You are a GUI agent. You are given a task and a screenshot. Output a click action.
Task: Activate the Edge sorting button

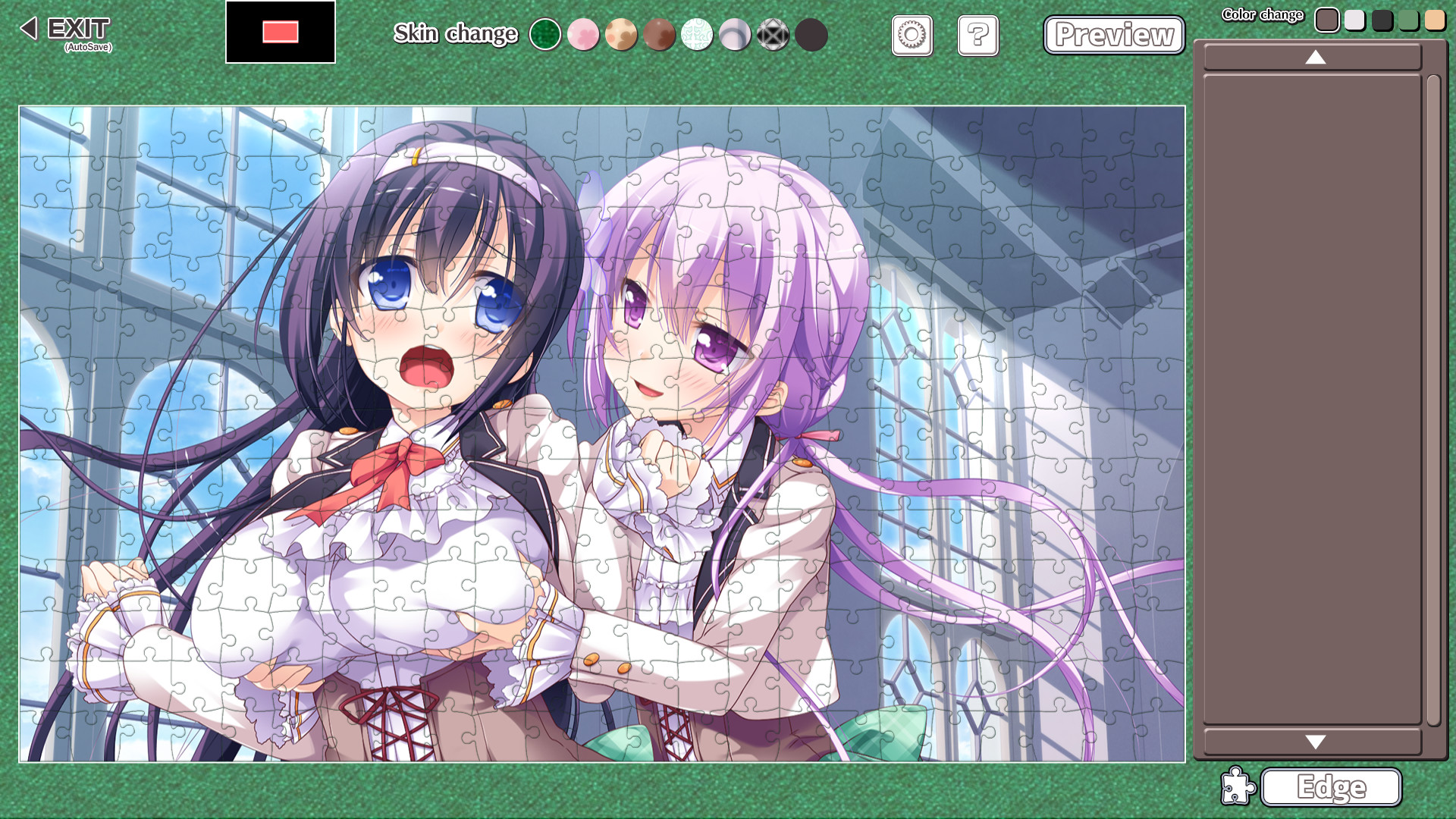(x=1331, y=787)
